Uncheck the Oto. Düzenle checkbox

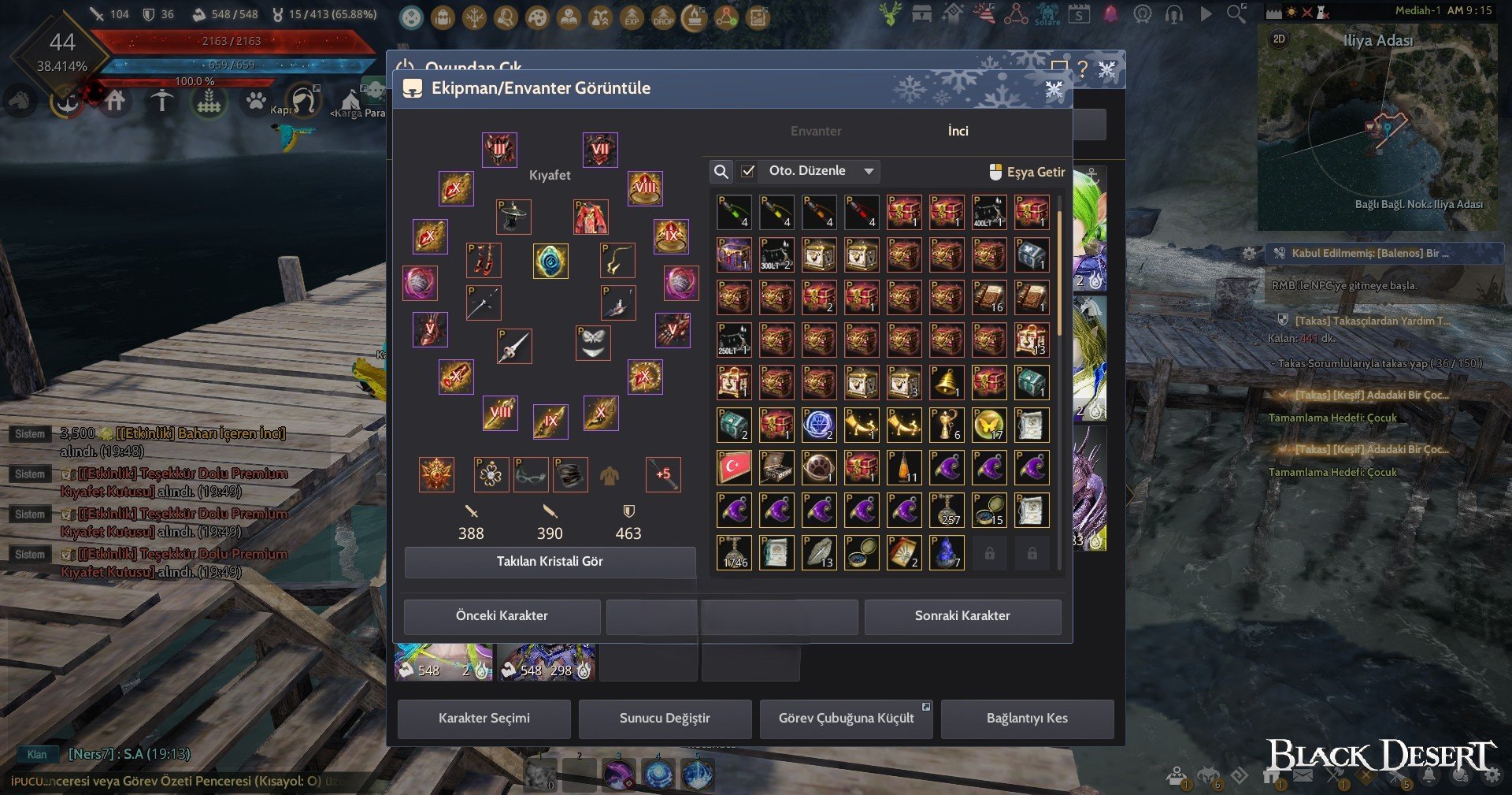(747, 171)
